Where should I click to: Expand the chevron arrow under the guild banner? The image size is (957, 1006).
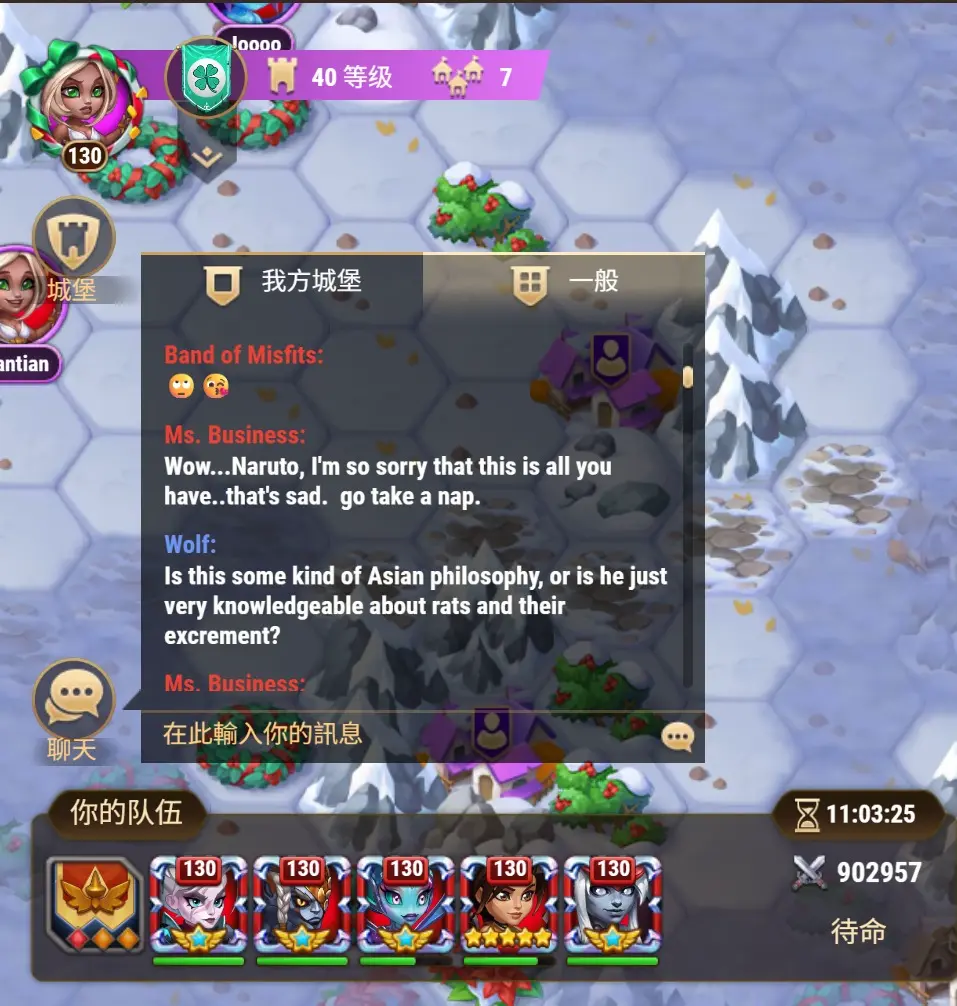[x=207, y=157]
